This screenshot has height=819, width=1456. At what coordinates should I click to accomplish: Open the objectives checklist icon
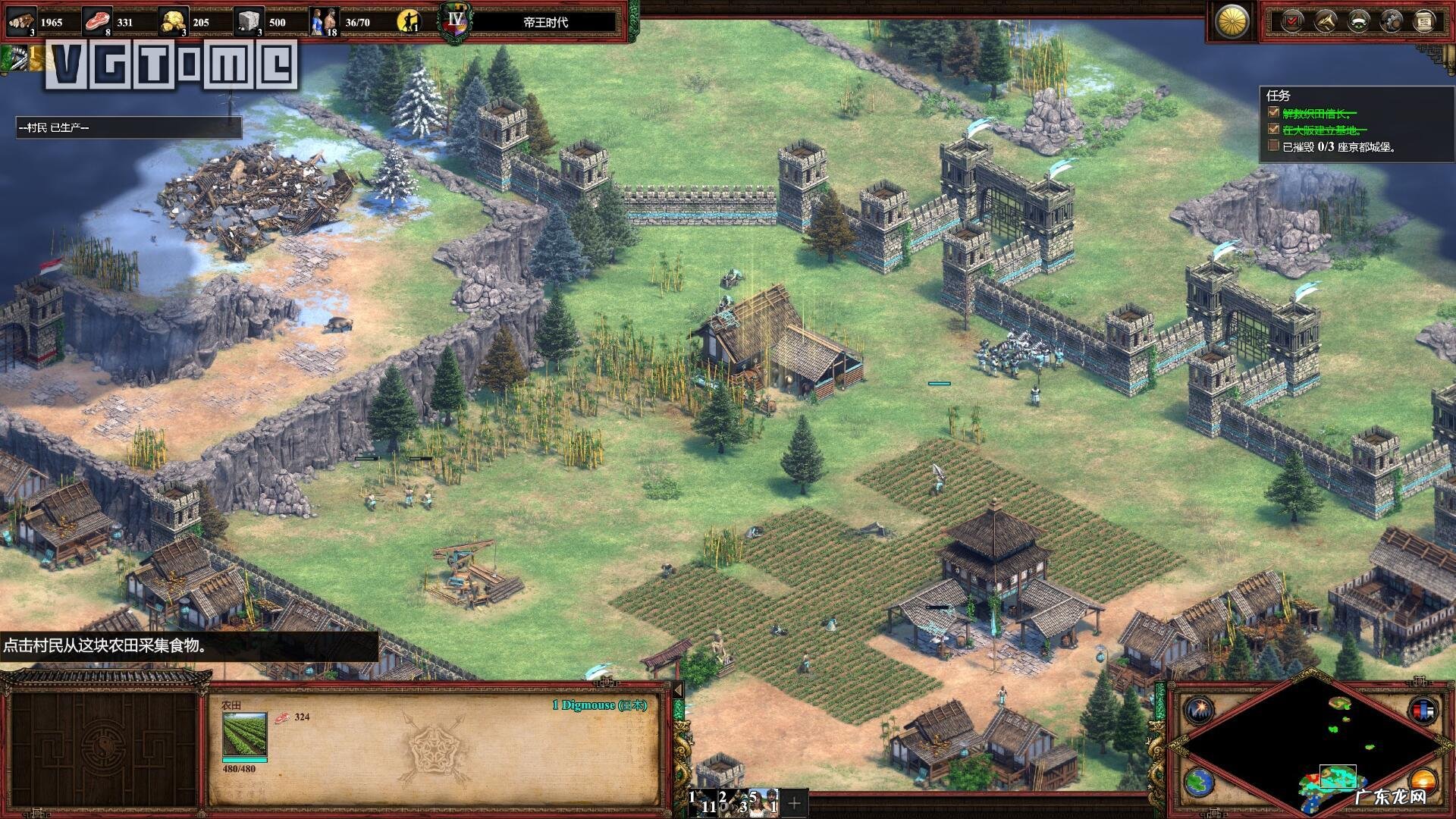click(1291, 21)
